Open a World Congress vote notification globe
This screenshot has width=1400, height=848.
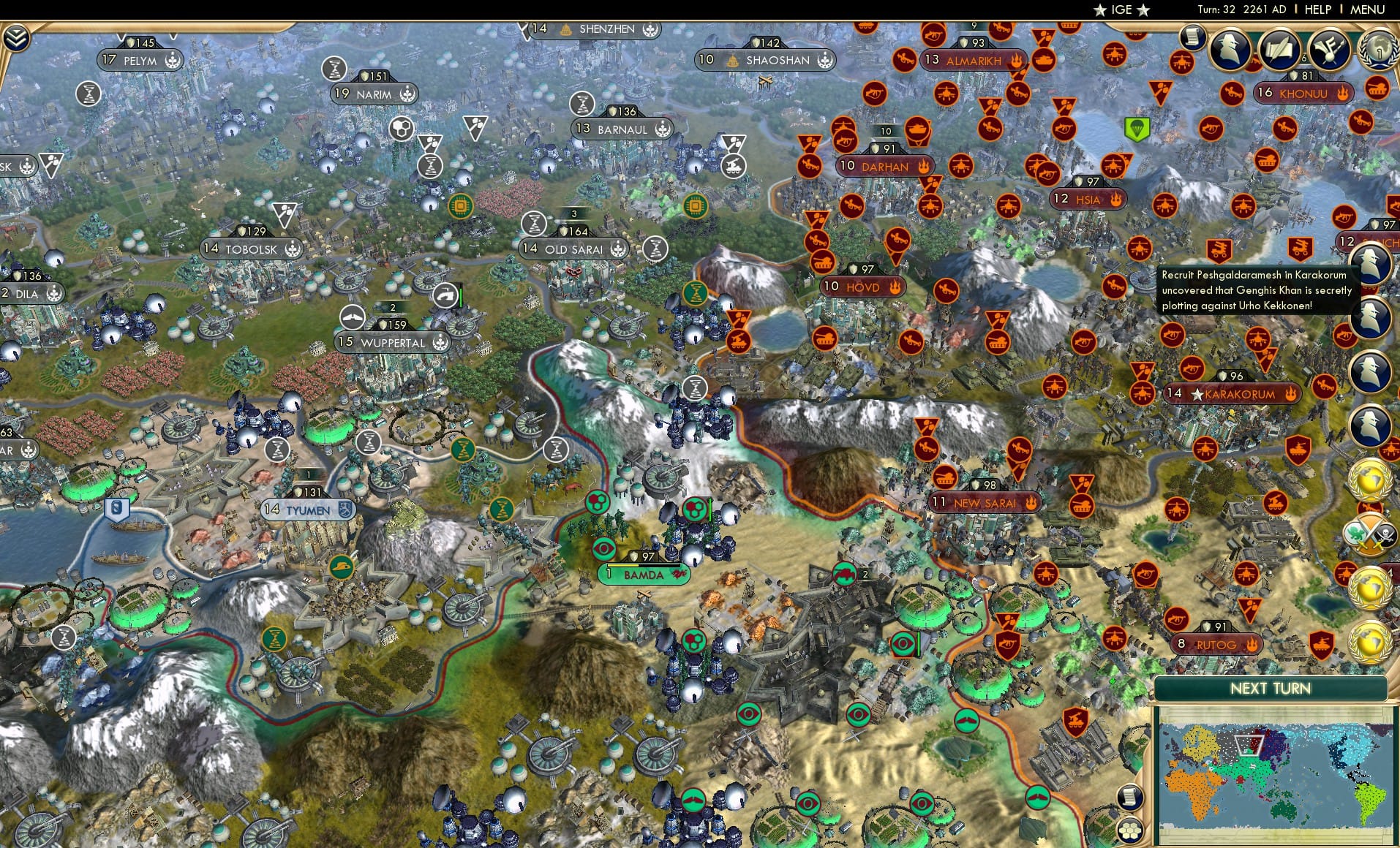coord(1369,481)
